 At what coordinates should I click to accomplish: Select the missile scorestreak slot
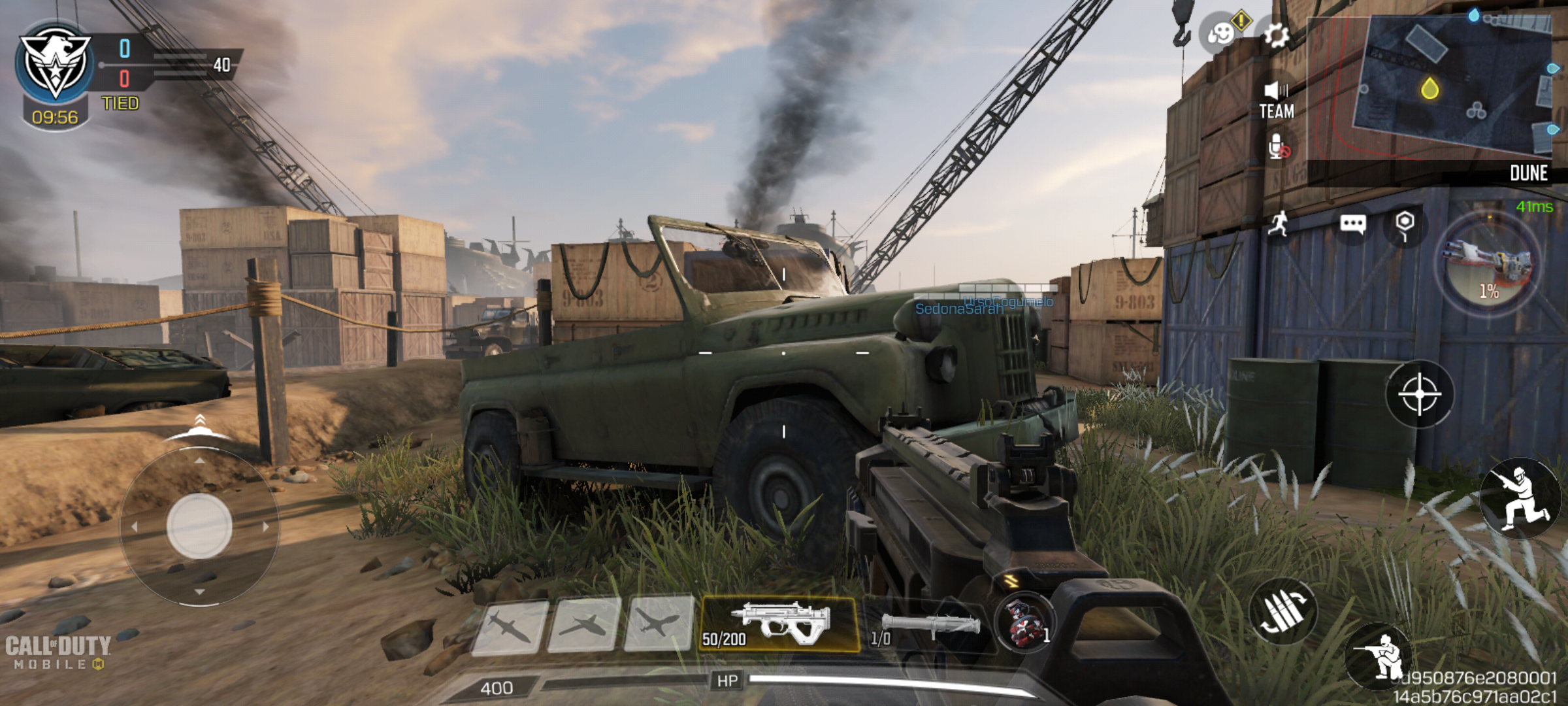point(510,627)
